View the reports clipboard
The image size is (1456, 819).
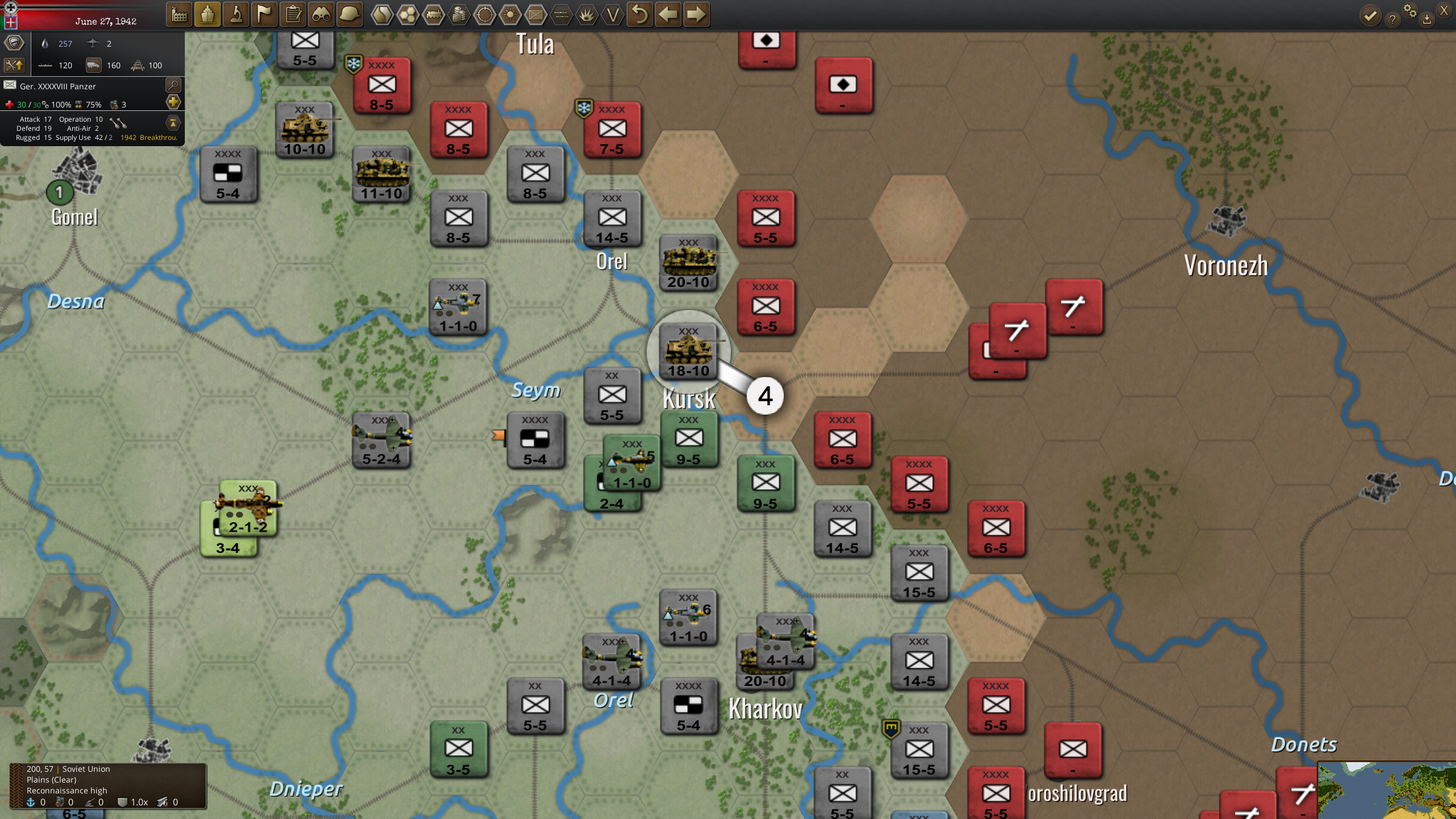[x=293, y=15]
